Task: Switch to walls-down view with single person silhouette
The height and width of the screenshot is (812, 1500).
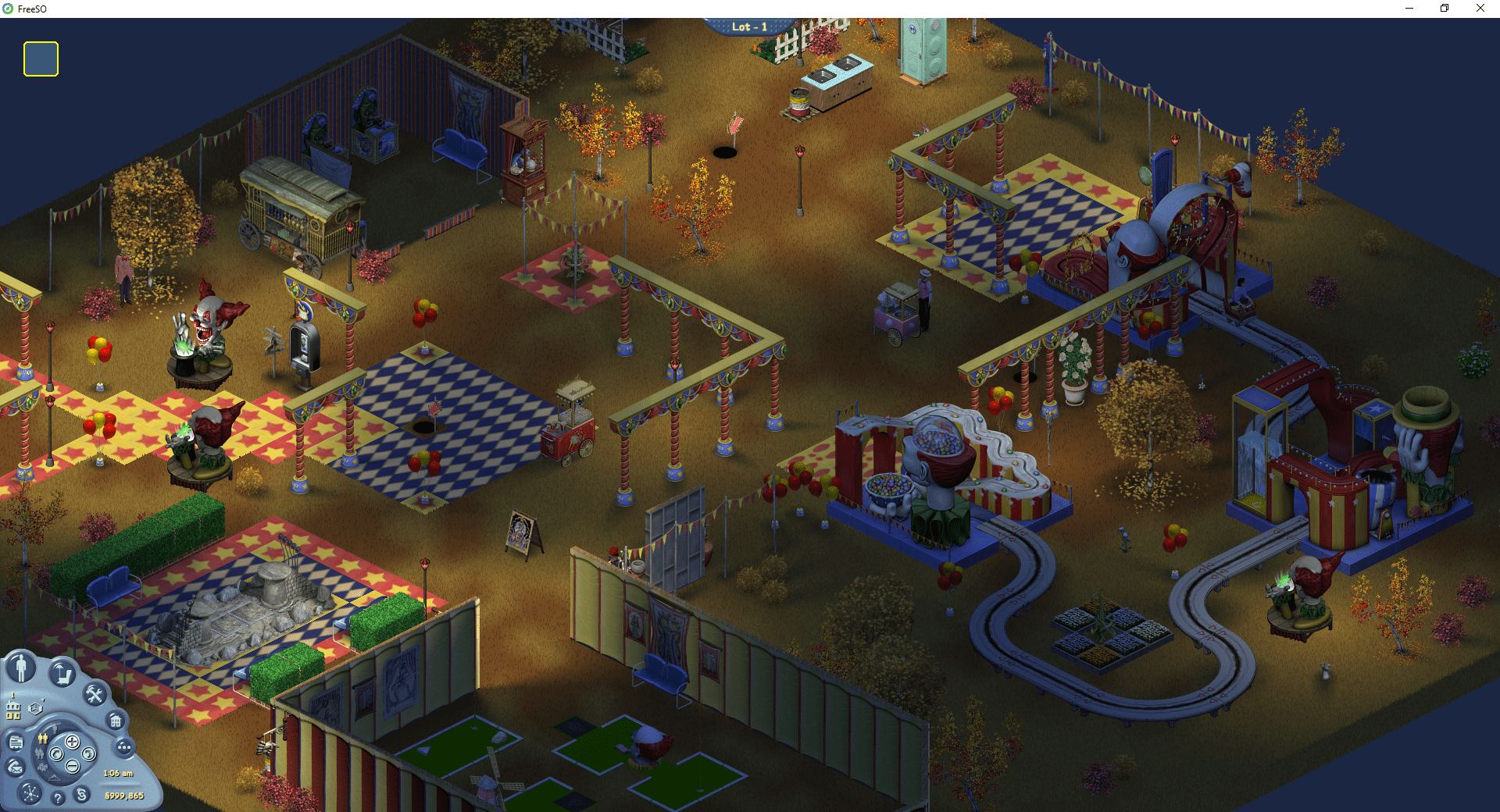Action: tap(55, 728)
